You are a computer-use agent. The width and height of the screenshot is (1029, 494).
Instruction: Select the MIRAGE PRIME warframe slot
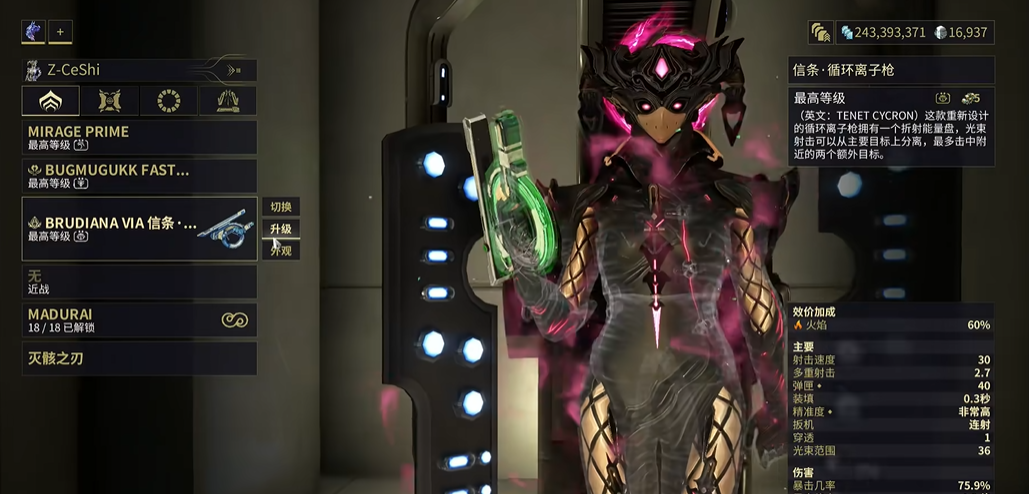139,137
